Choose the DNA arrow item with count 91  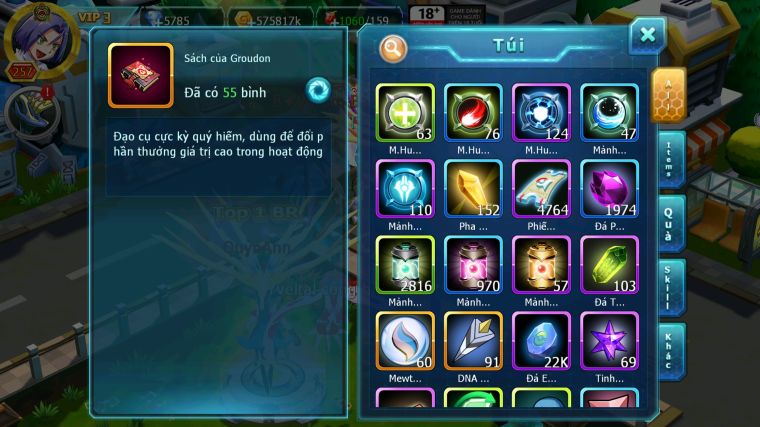click(x=473, y=341)
